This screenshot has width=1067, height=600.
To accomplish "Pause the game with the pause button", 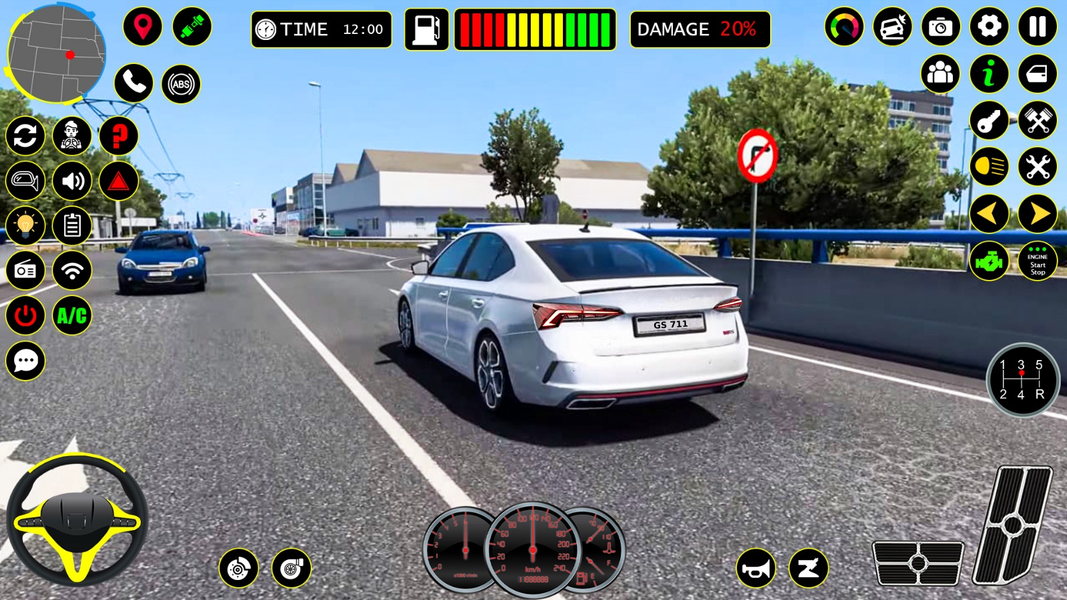I will [1037, 27].
